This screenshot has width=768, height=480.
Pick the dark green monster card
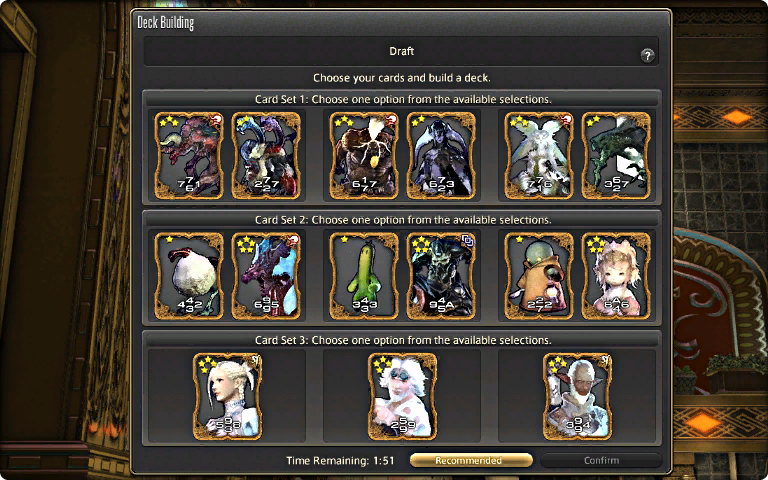[615, 154]
